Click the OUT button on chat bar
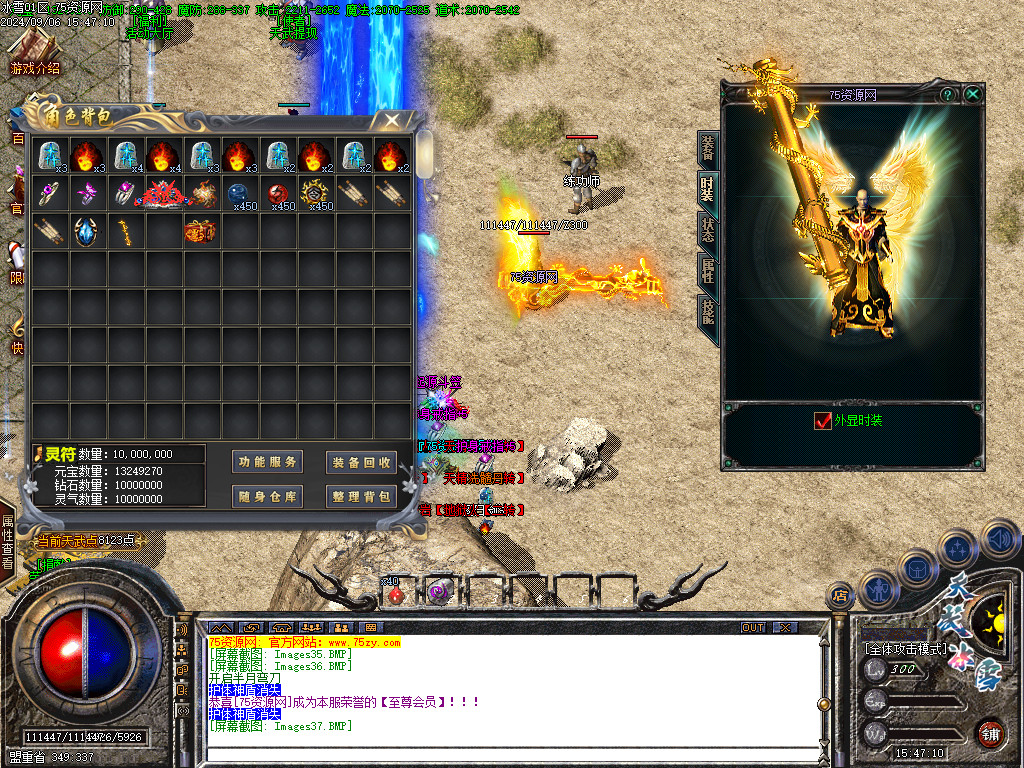Screen dimensions: 1024x768 (x=753, y=628)
